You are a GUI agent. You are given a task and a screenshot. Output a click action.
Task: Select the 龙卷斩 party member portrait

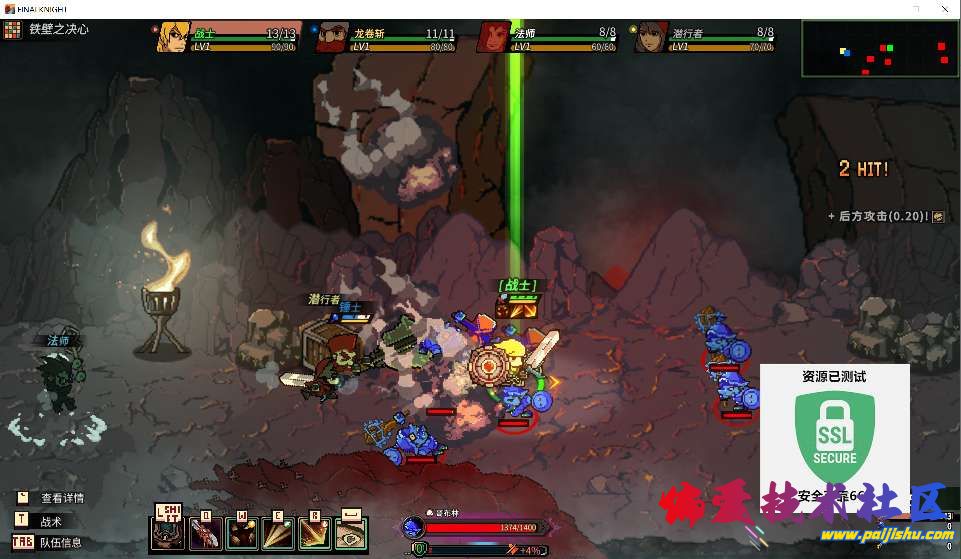tap(332, 37)
